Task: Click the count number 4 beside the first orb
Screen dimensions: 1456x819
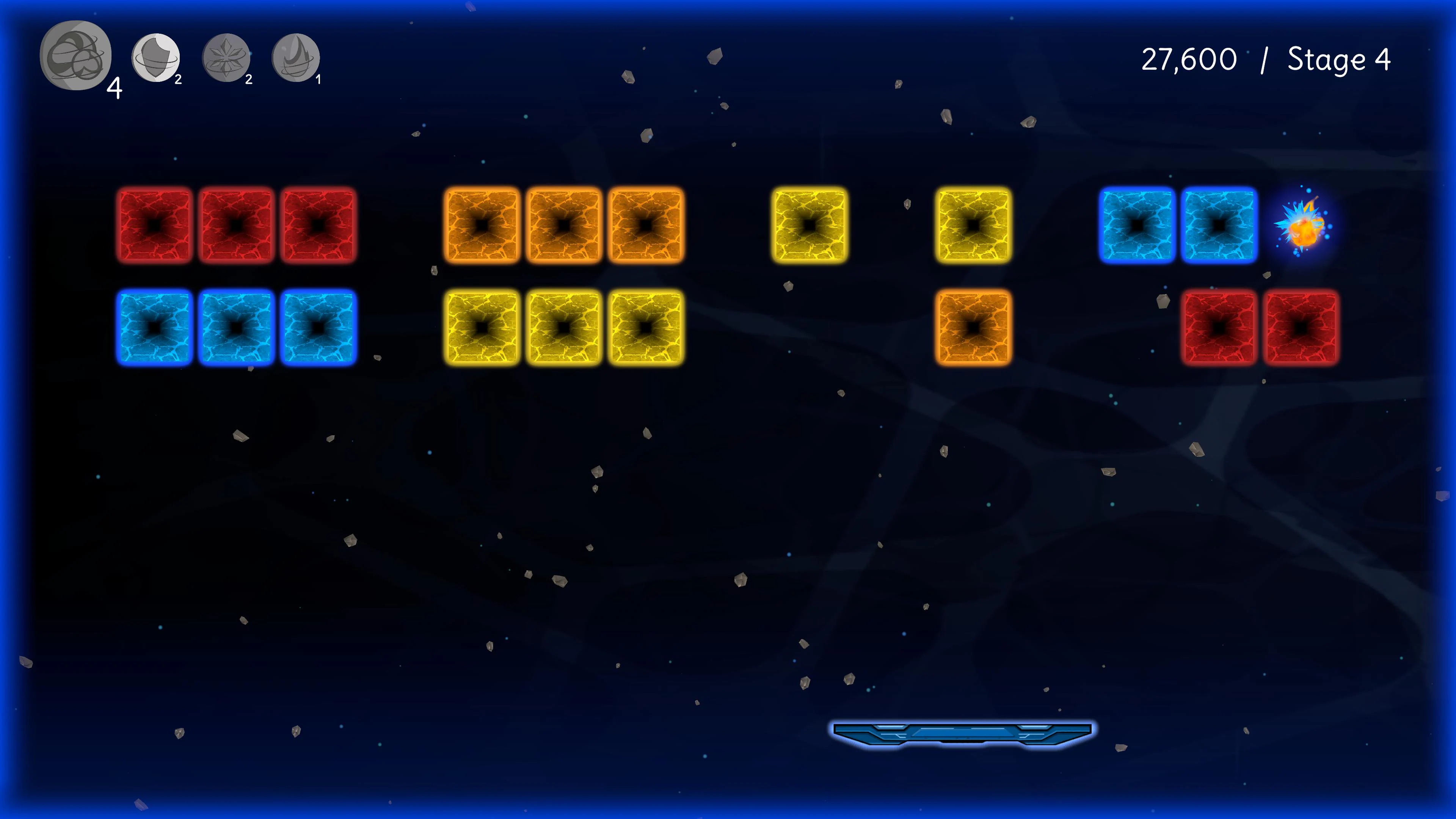Action: [115, 88]
